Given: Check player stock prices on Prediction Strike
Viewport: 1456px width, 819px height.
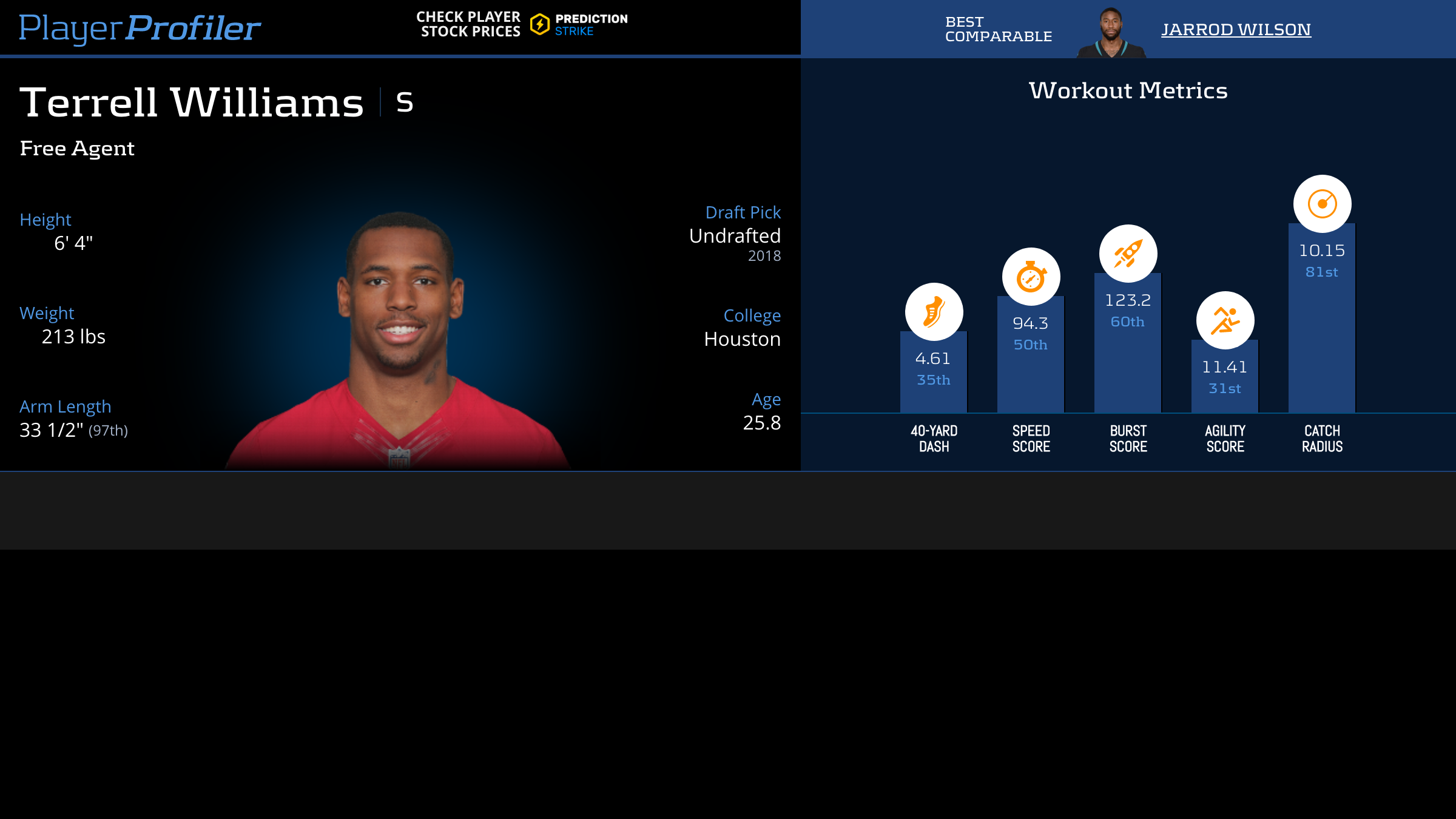Looking at the screenshot, I should tap(522, 24).
